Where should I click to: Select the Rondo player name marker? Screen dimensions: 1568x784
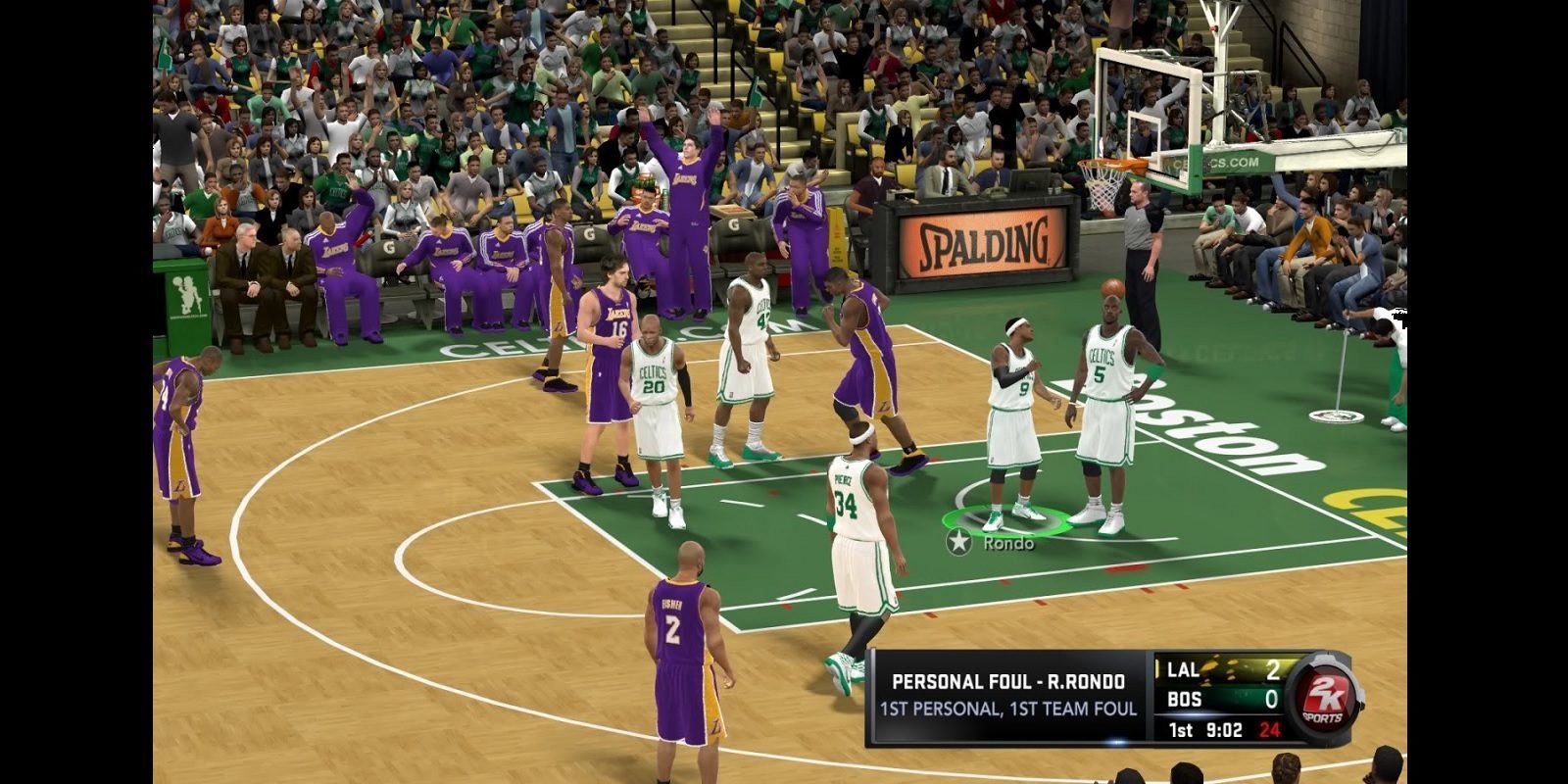(x=991, y=542)
